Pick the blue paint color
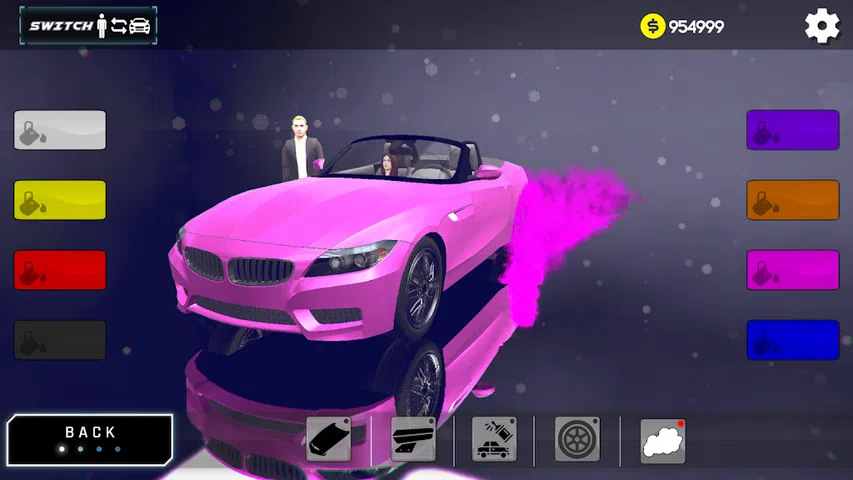 point(792,340)
